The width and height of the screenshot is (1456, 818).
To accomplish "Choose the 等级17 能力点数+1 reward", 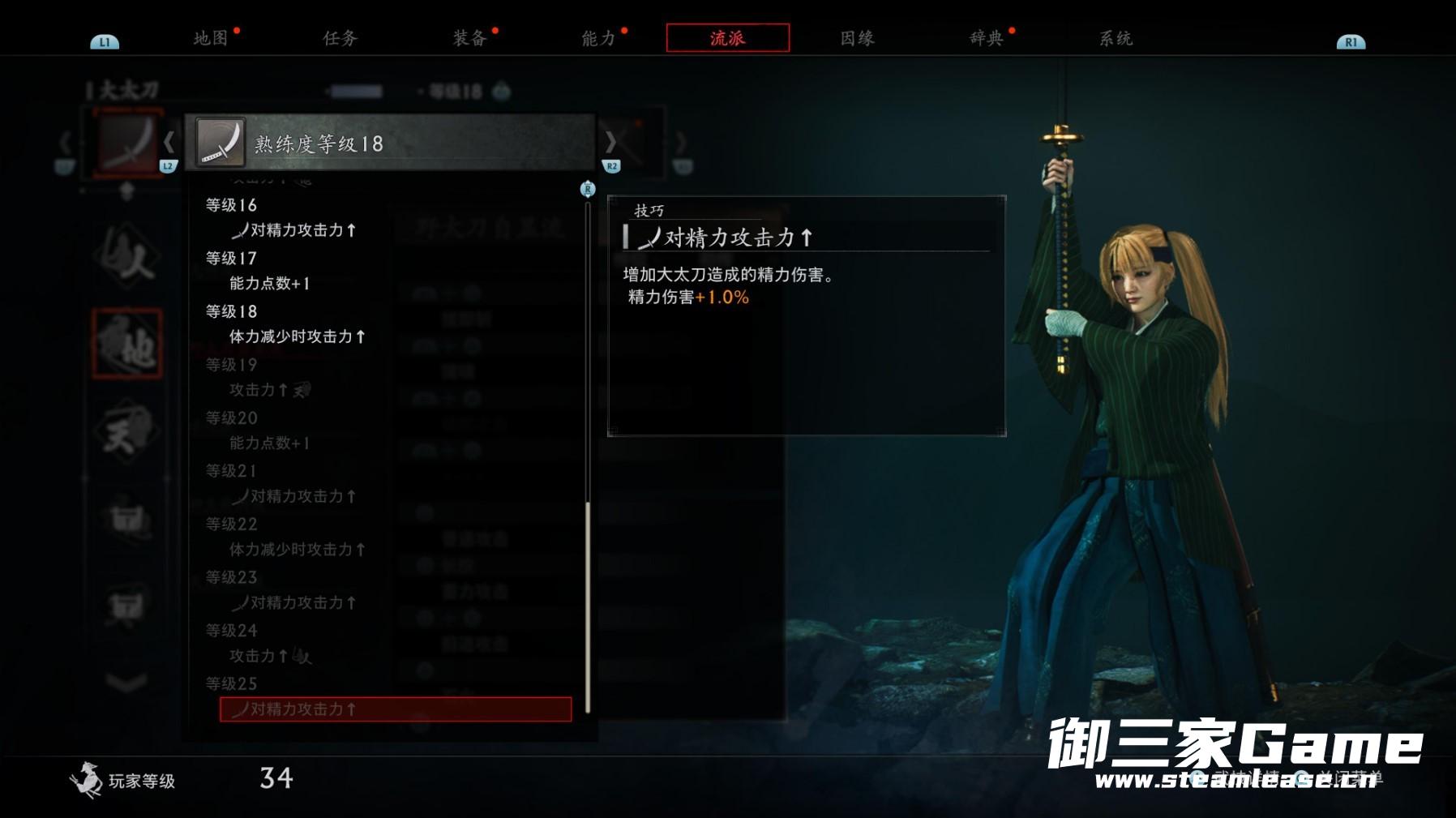I will (270, 284).
